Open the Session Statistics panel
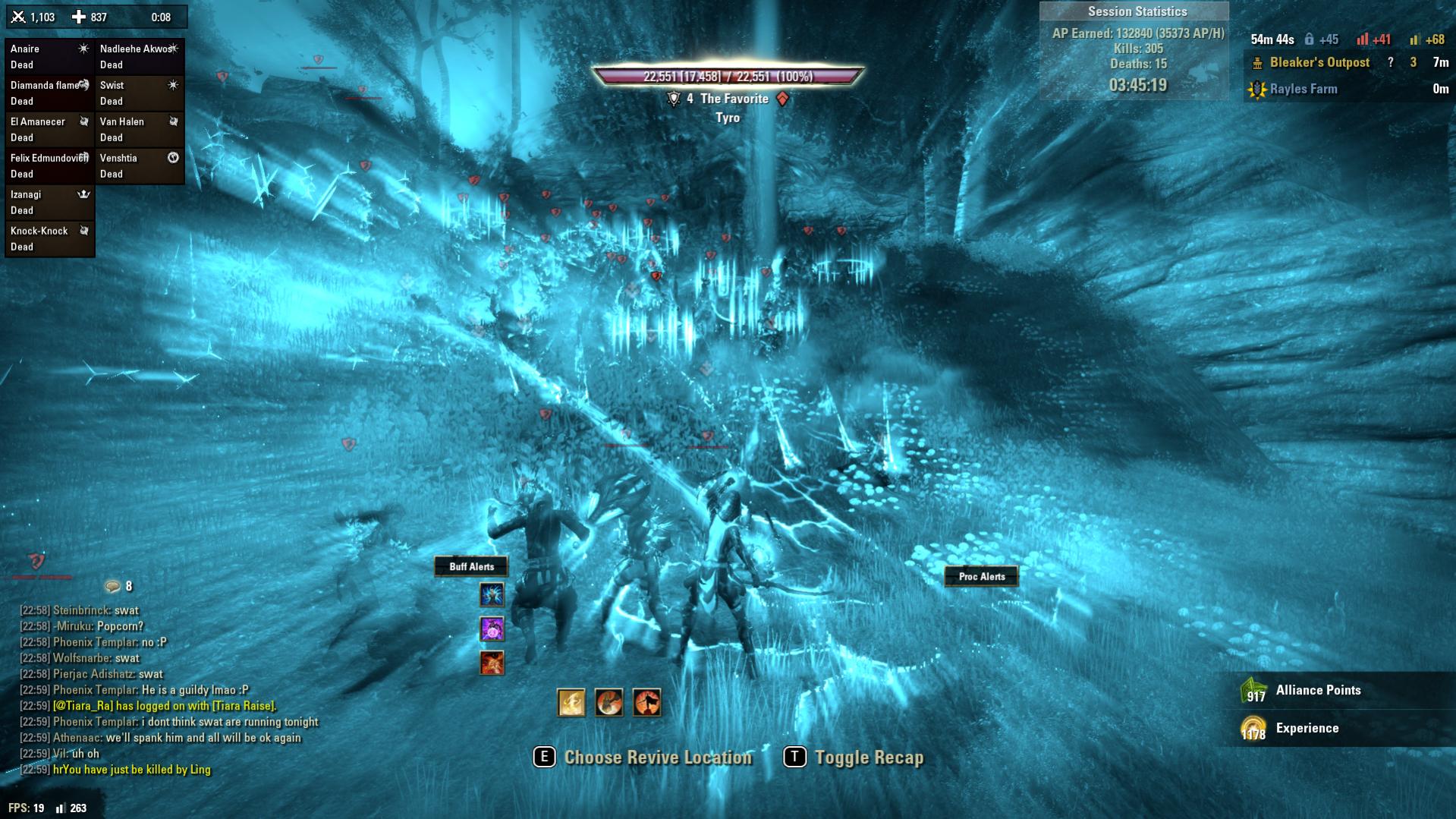This screenshot has width=1456, height=819. [1137, 12]
